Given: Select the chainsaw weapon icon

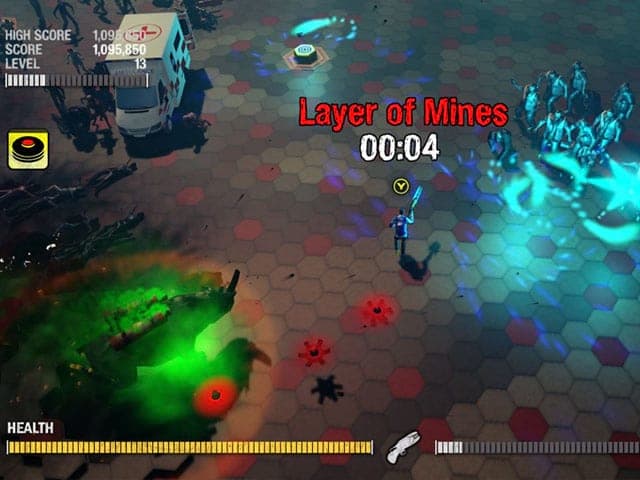Looking at the screenshot, I should click(403, 446).
